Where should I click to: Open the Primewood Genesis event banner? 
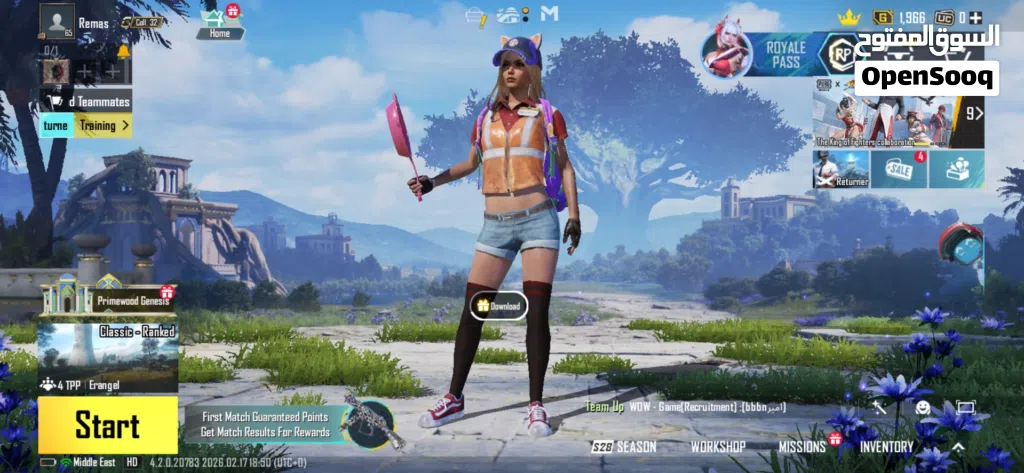point(107,296)
